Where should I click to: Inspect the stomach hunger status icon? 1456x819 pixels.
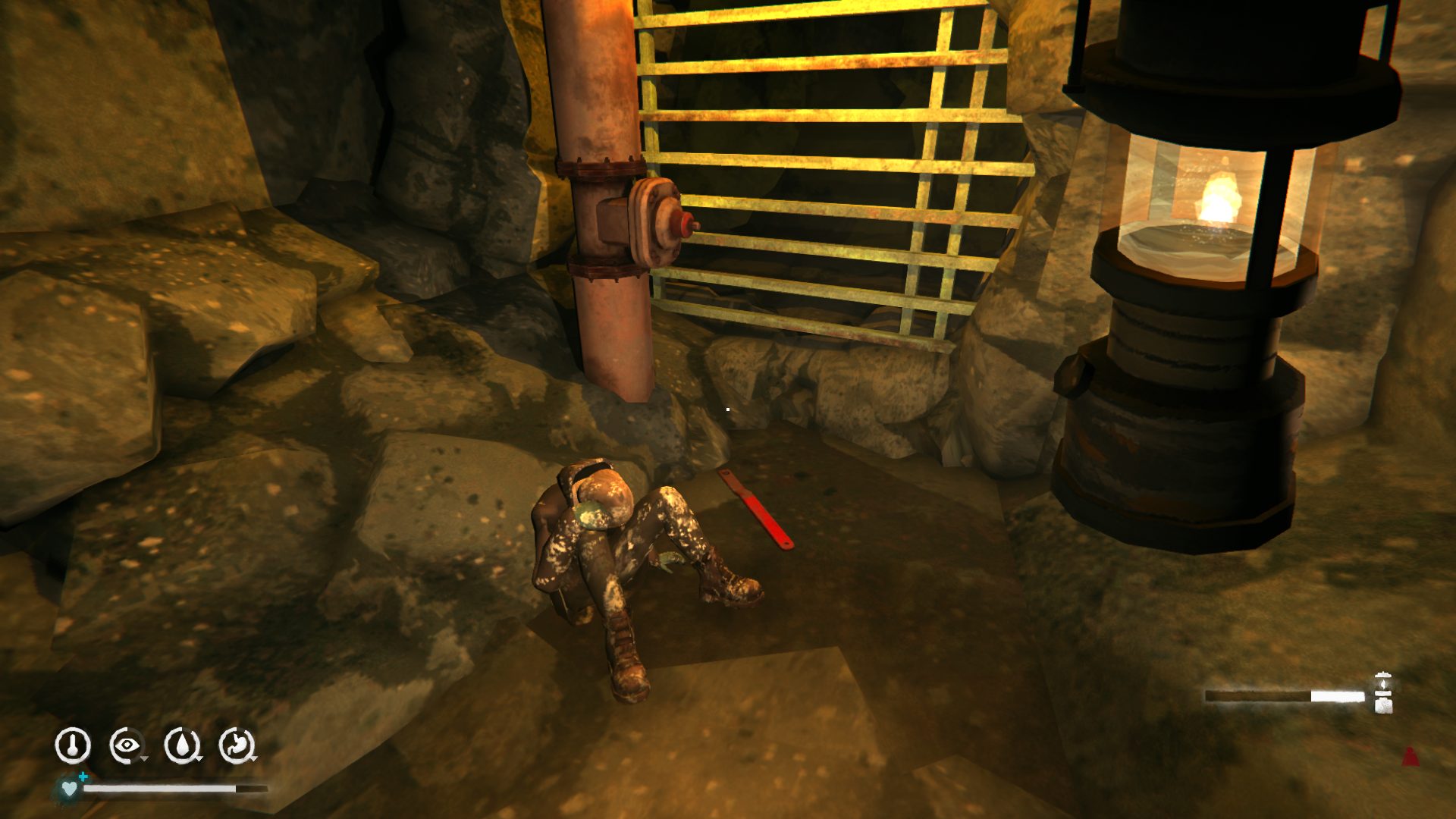coord(237,745)
